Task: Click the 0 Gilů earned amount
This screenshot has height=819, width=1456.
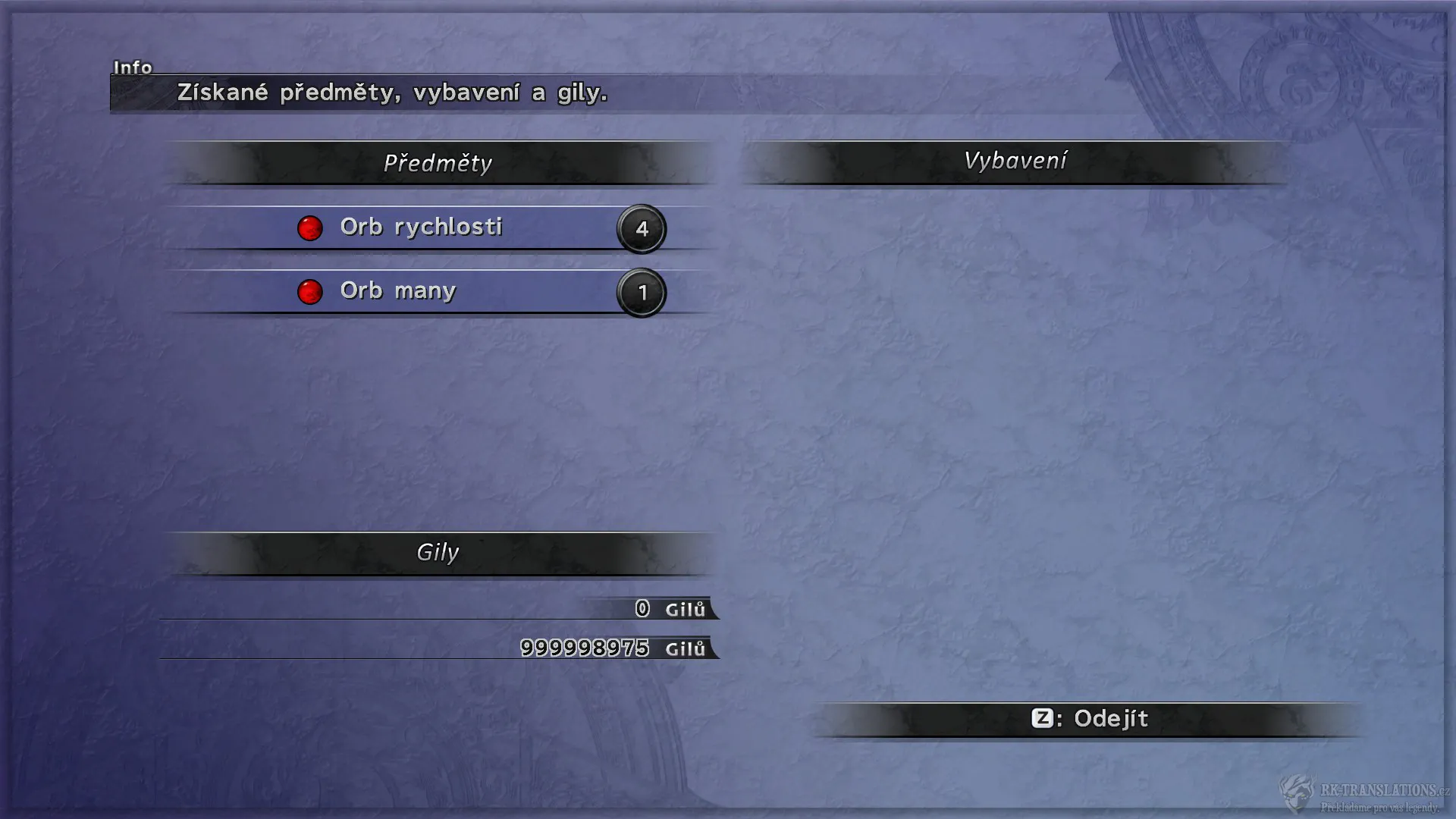Action: point(641,609)
